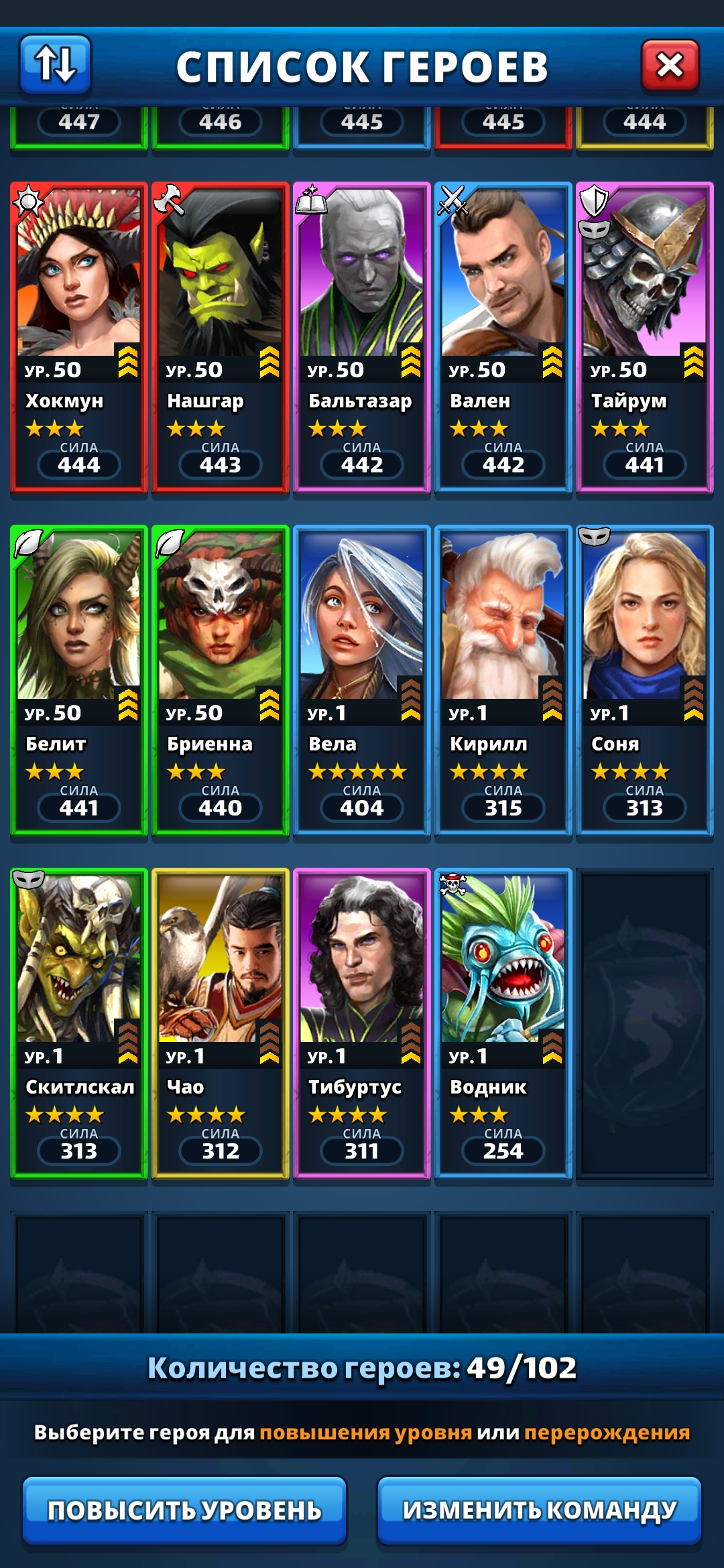Viewport: 724px width, 1568px height.
Task: Select the Тибуртус hero card
Action: pos(361,1021)
